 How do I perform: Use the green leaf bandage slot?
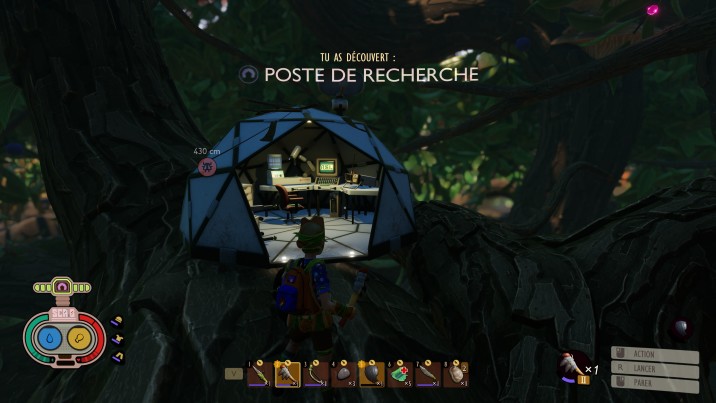(x=400, y=374)
